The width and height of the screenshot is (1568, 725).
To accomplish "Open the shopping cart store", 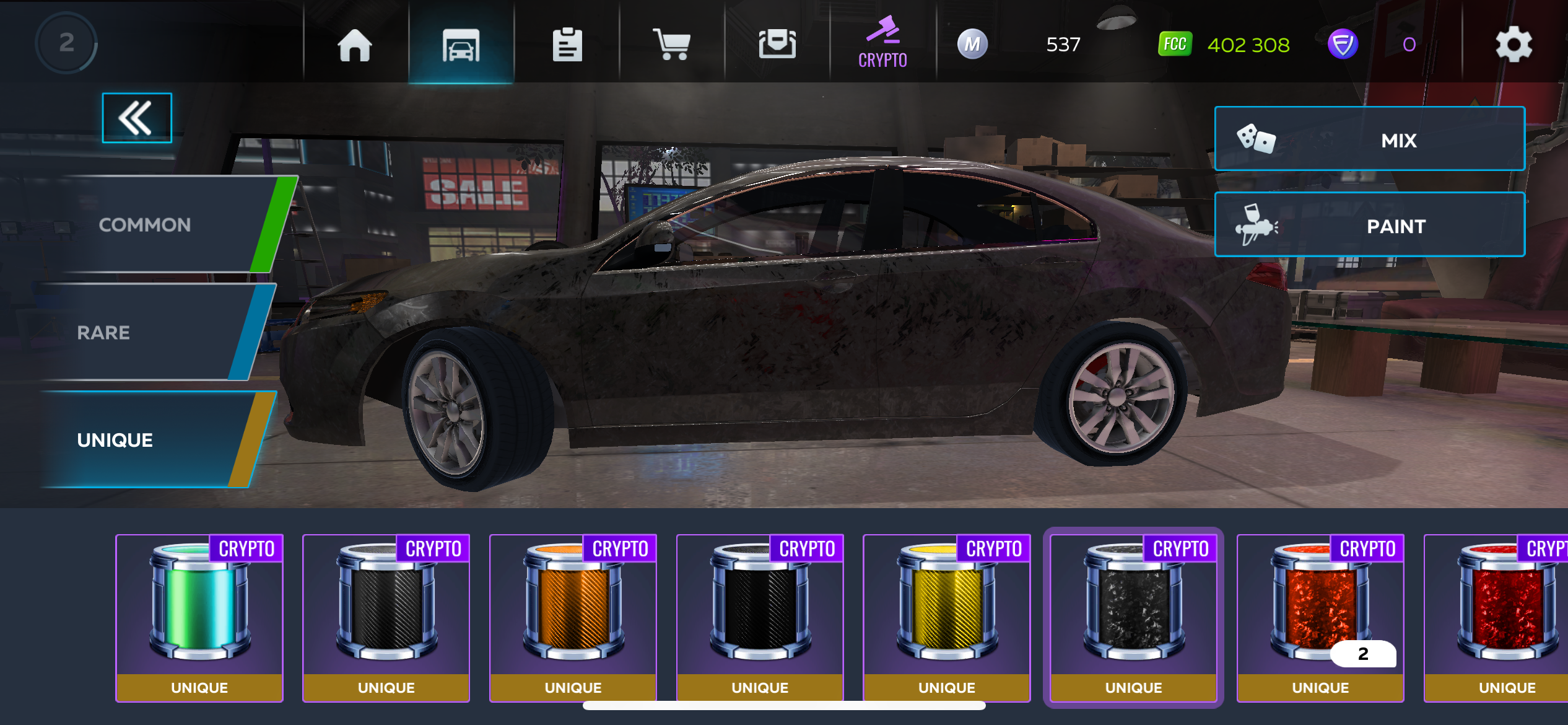I will tap(672, 45).
